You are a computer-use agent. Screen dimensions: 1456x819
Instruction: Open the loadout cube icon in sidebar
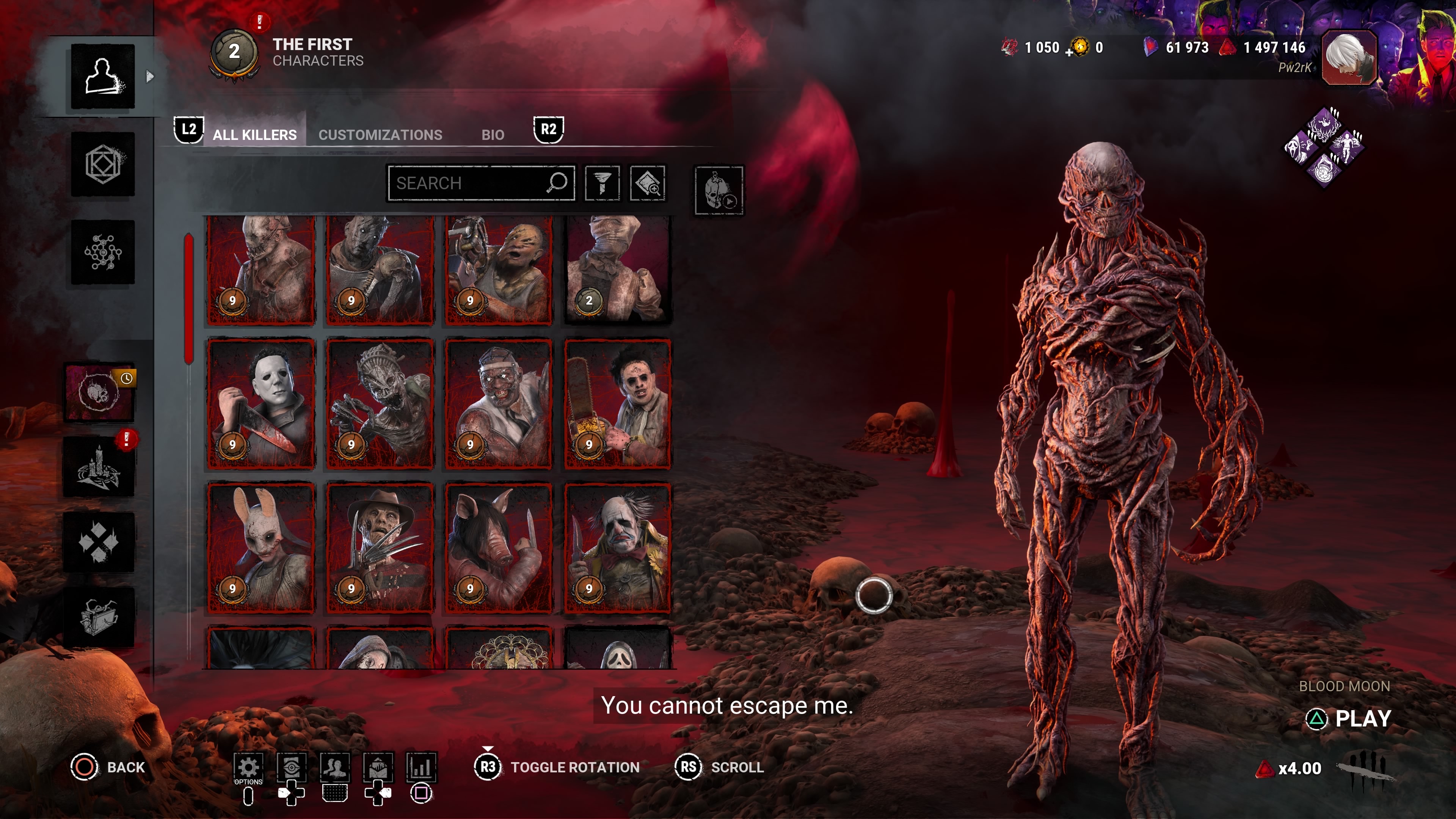[x=102, y=165]
